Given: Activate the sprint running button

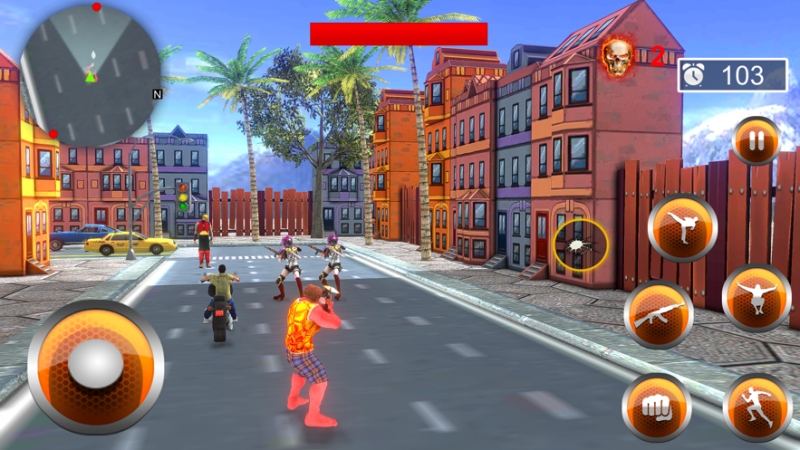Looking at the screenshot, I should (x=757, y=406).
